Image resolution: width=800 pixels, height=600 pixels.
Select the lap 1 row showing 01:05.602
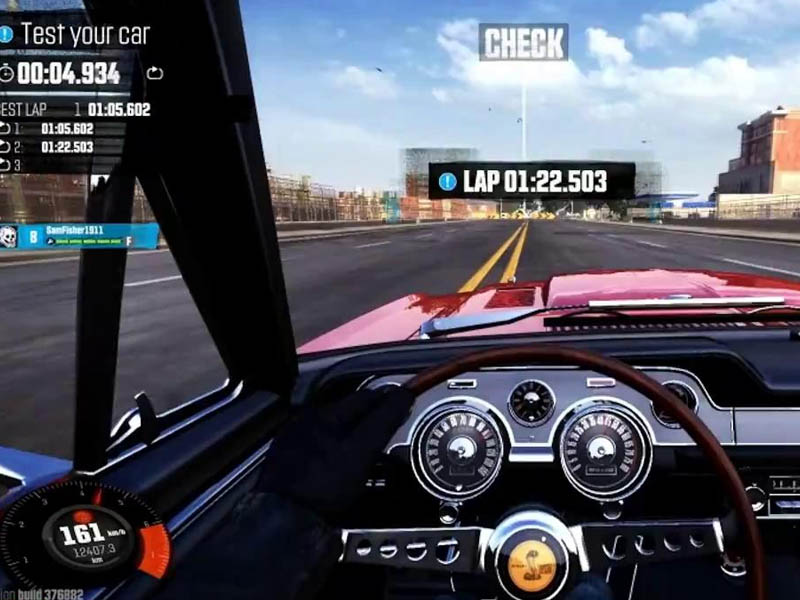tap(60, 128)
